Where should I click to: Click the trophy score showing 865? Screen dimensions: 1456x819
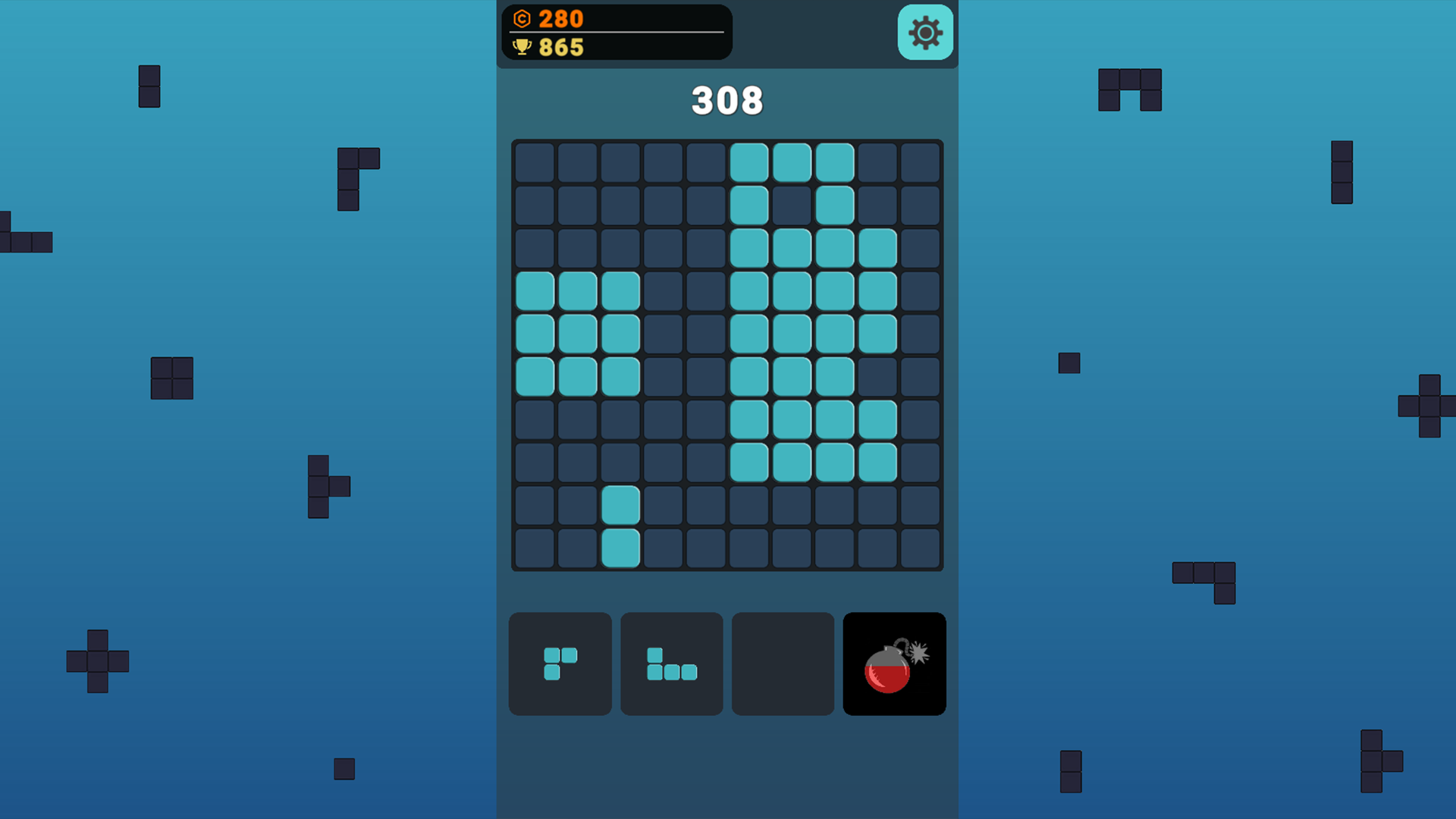pos(559,47)
